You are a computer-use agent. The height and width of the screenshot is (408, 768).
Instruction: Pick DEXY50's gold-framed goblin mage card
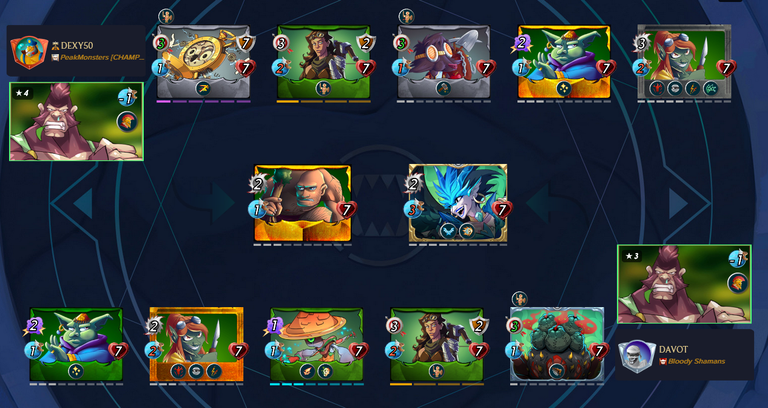(564, 63)
